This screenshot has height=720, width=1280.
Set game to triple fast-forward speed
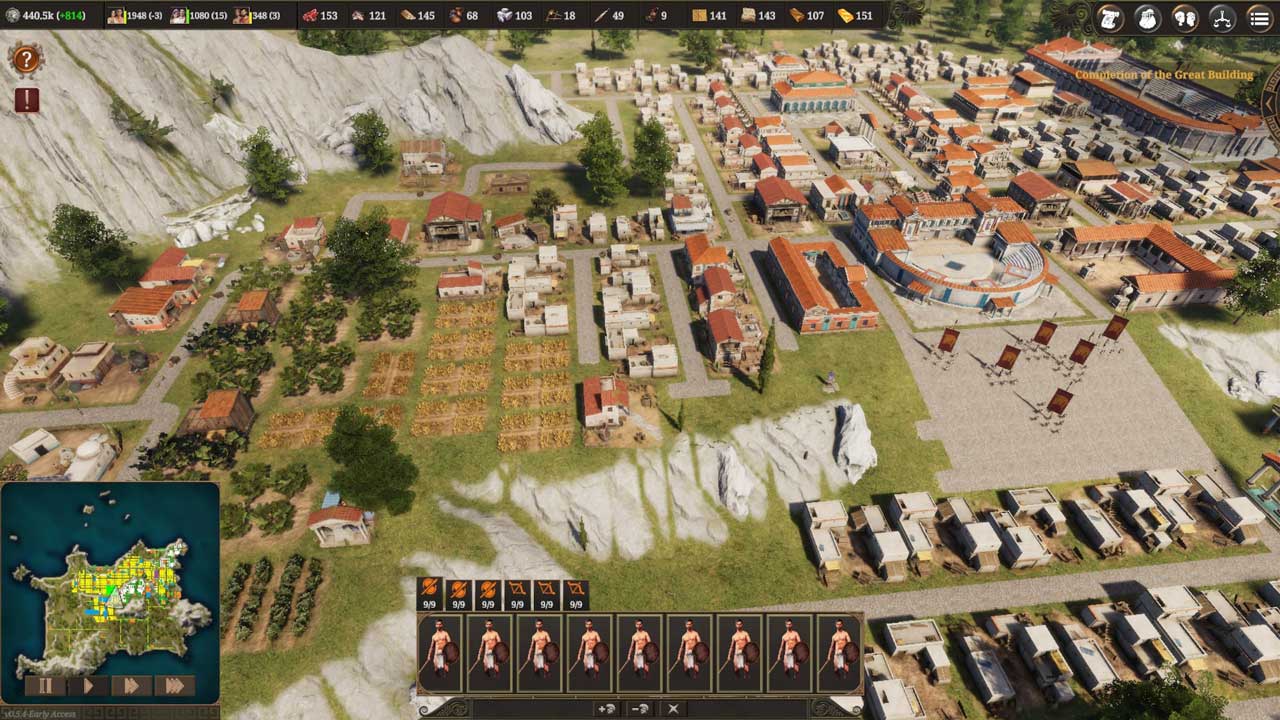174,686
